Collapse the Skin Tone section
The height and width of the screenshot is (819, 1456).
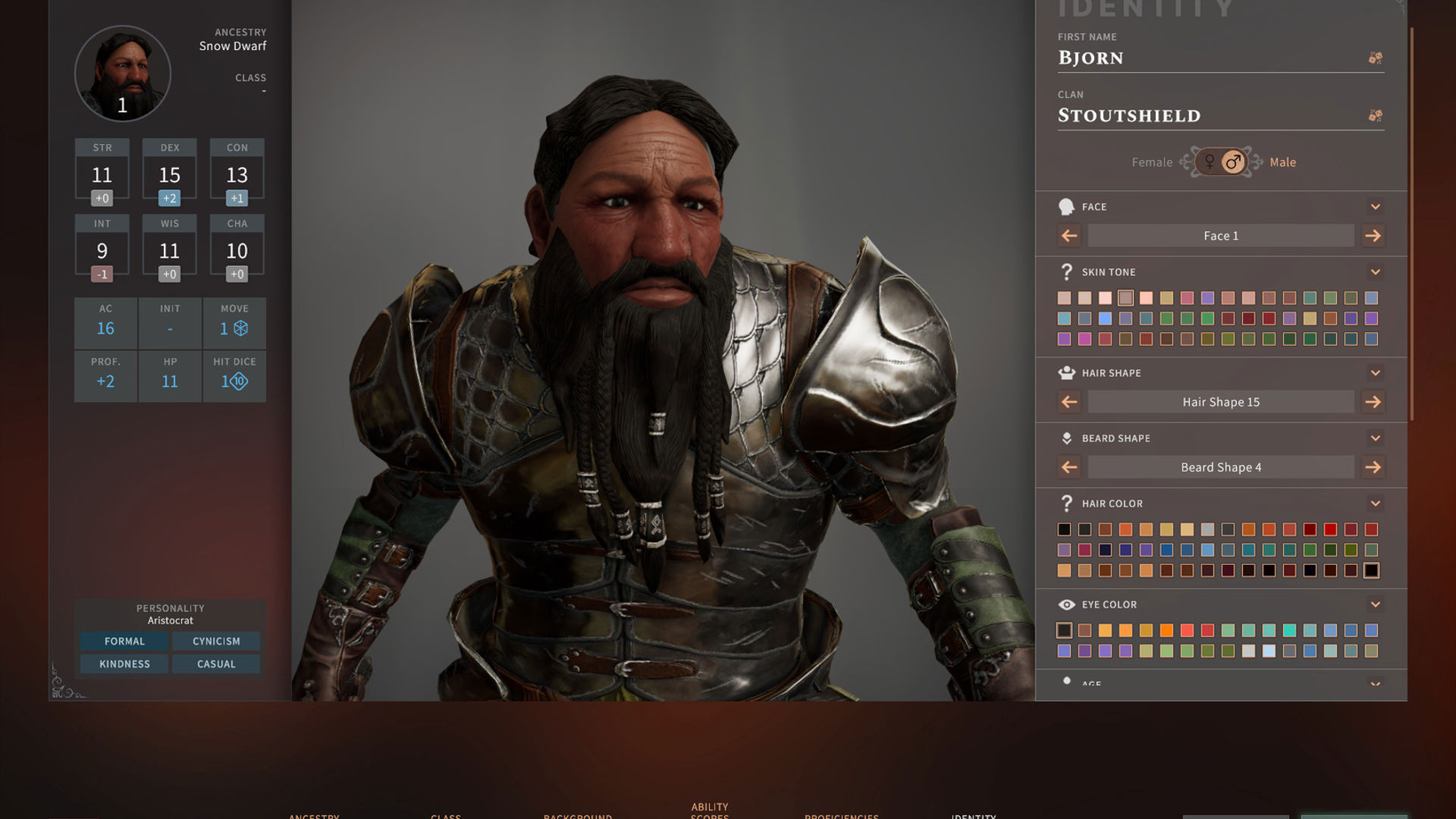(1375, 272)
